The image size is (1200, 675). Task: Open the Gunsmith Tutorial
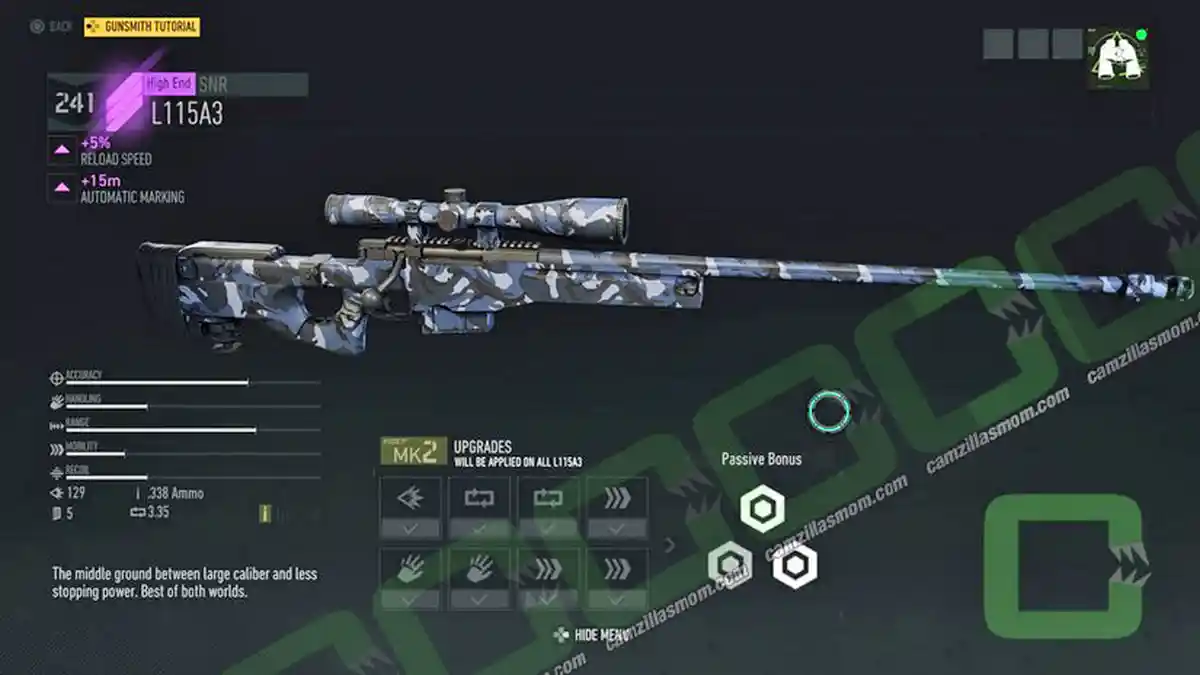(142, 27)
